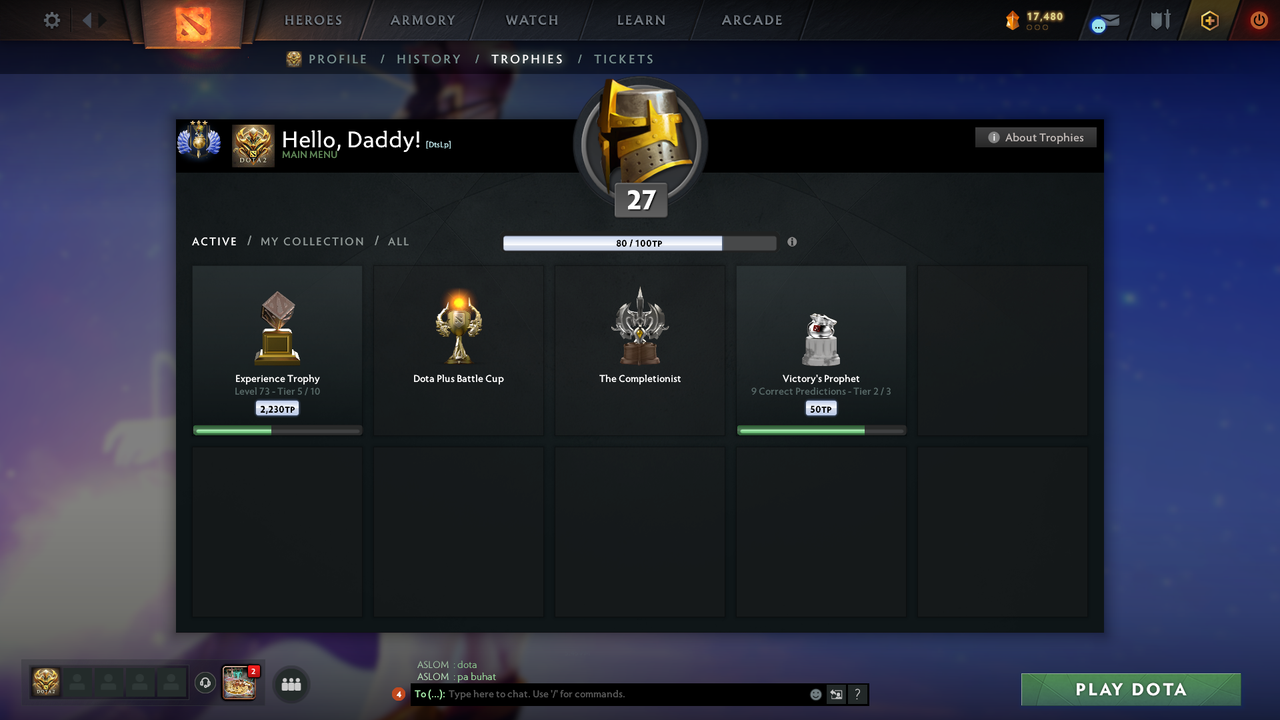Switch to the MY COLLECTION tab
This screenshot has height=720, width=1280.
point(312,241)
